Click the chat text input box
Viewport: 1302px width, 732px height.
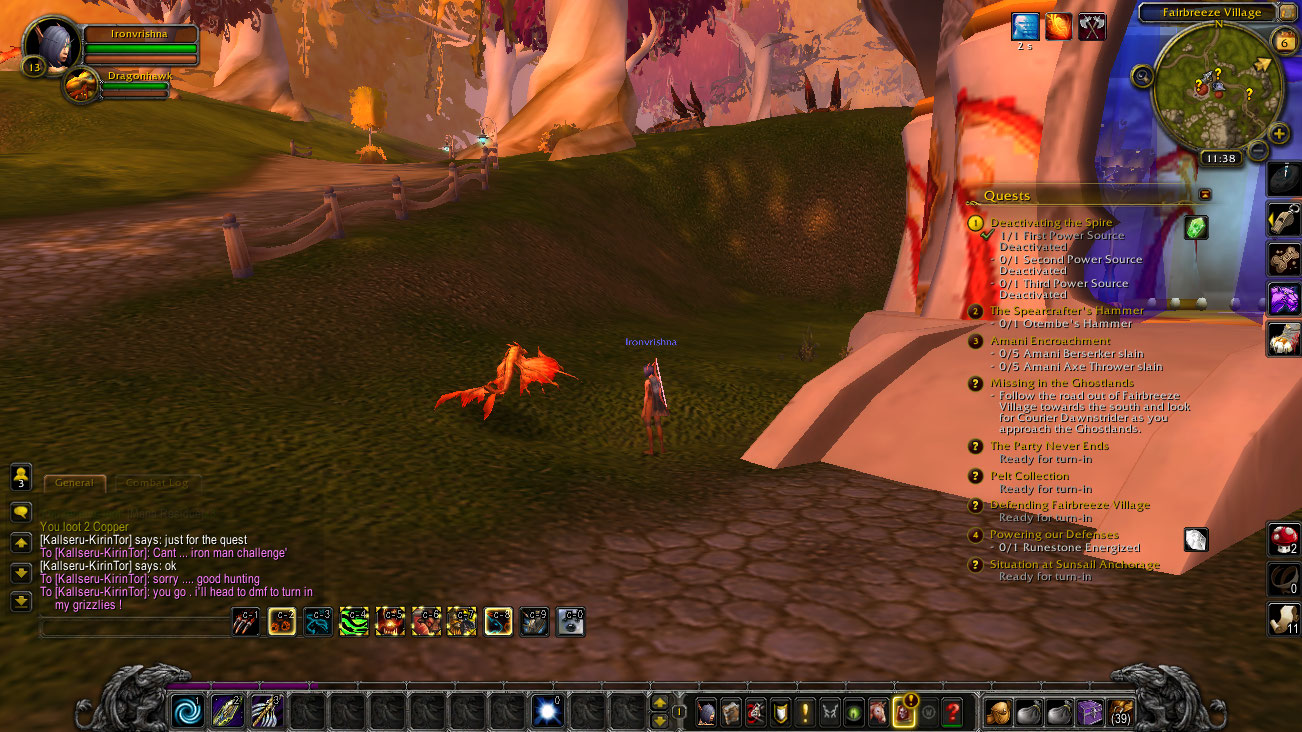135,627
